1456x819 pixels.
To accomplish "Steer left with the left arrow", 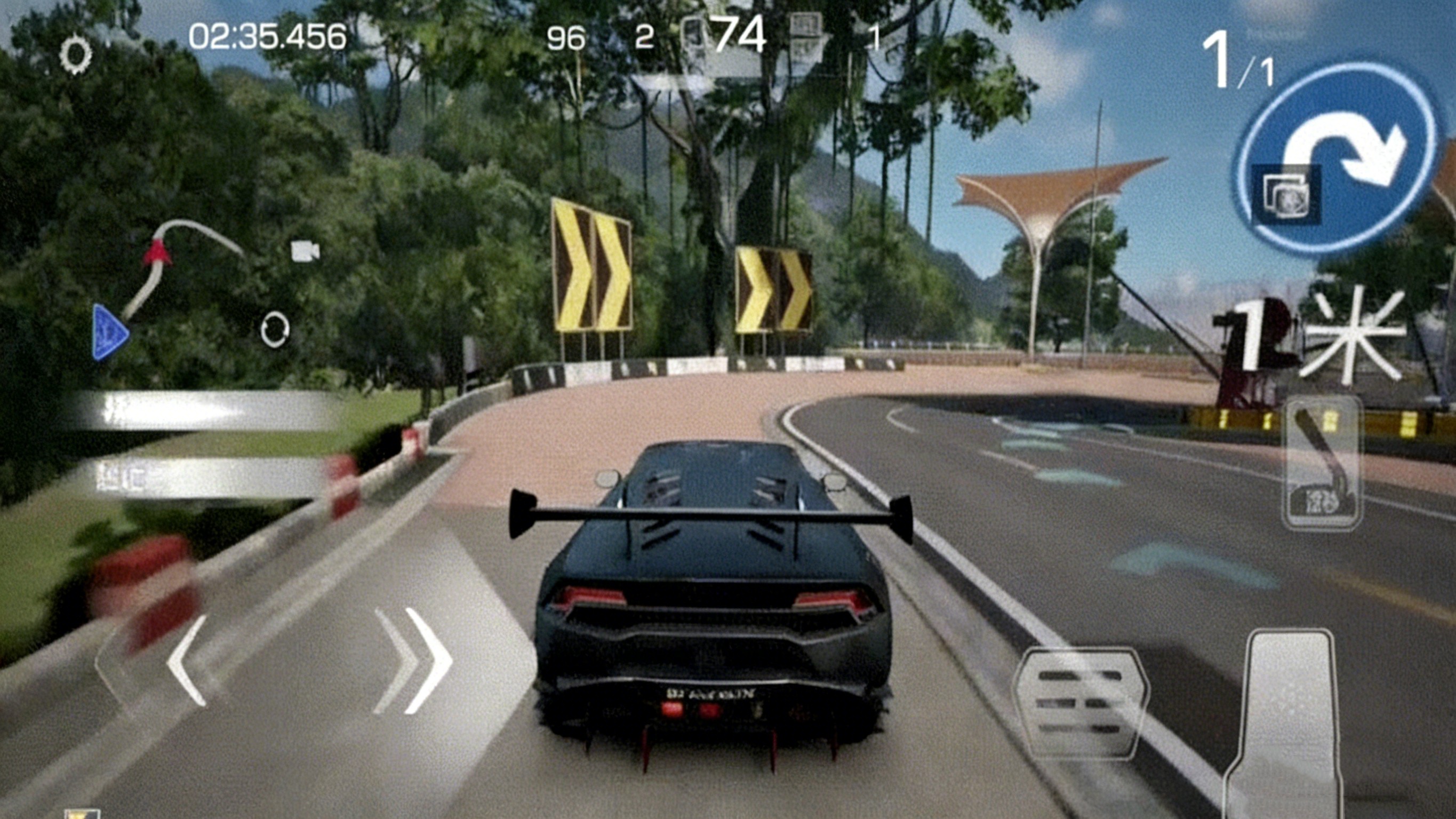I will click(x=187, y=659).
